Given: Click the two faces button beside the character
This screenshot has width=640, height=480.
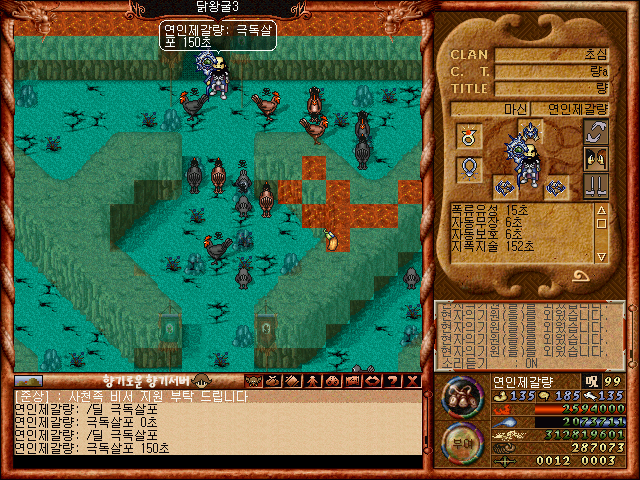Looking at the screenshot, I should click(597, 159).
